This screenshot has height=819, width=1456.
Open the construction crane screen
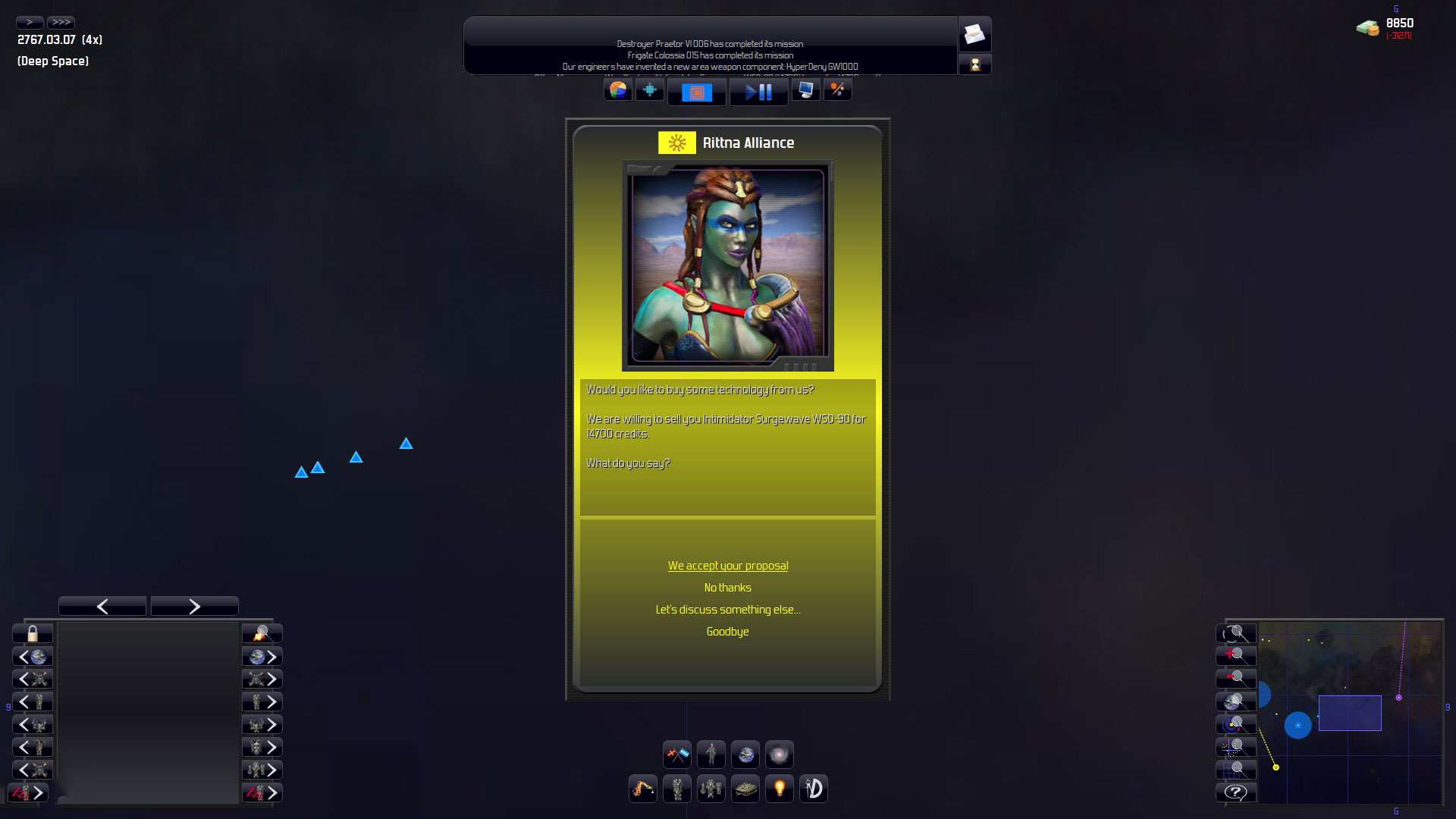pos(642,789)
